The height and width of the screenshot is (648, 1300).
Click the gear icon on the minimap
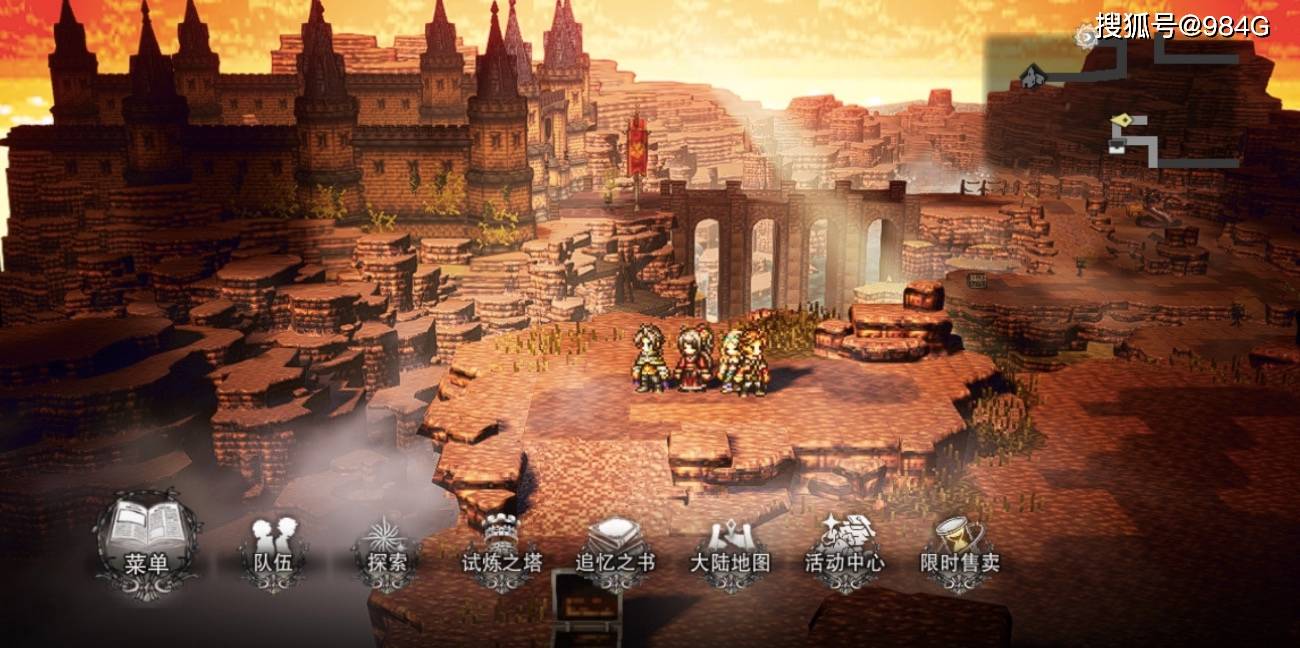[x=1086, y=37]
